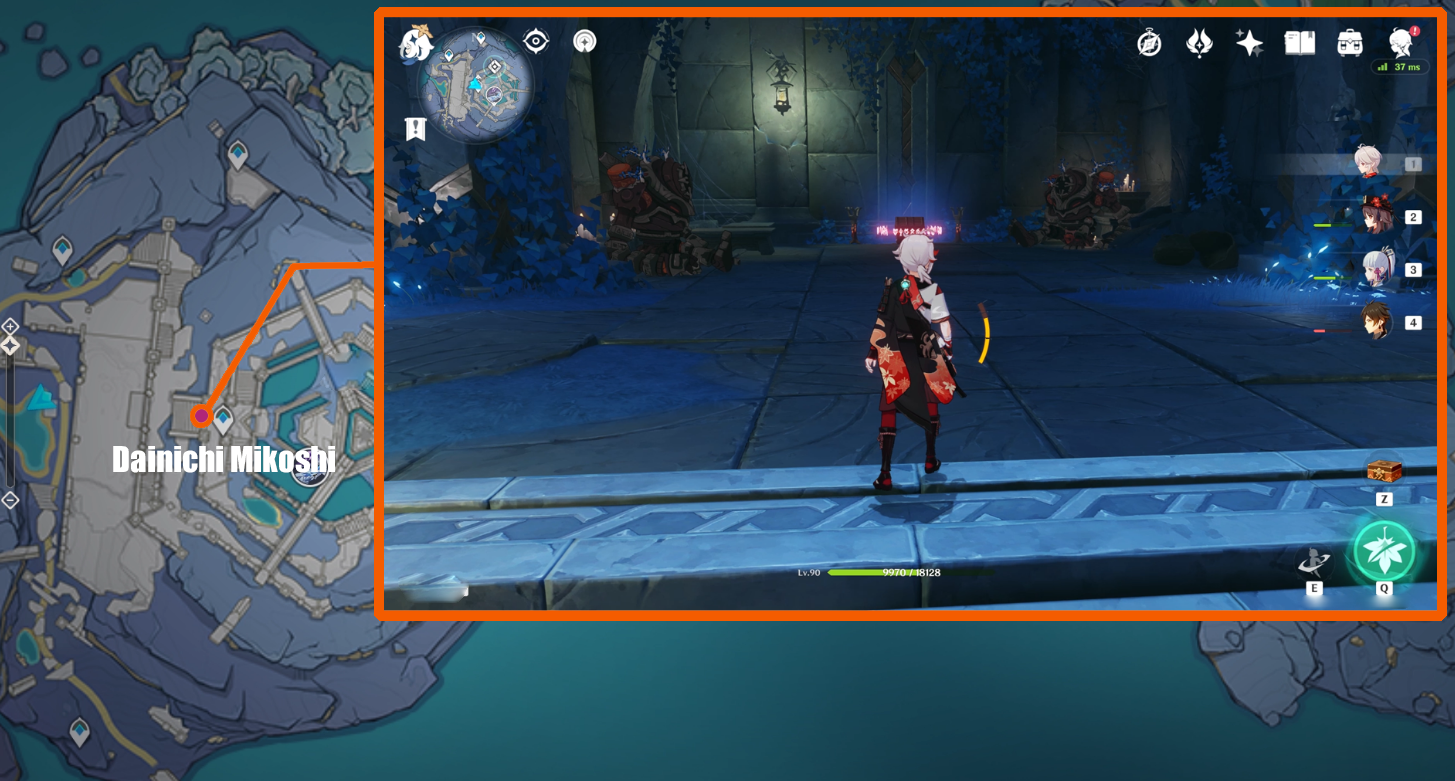Switch to party member in slot 2
Screen dimensions: 1455x781
[x=1378, y=218]
